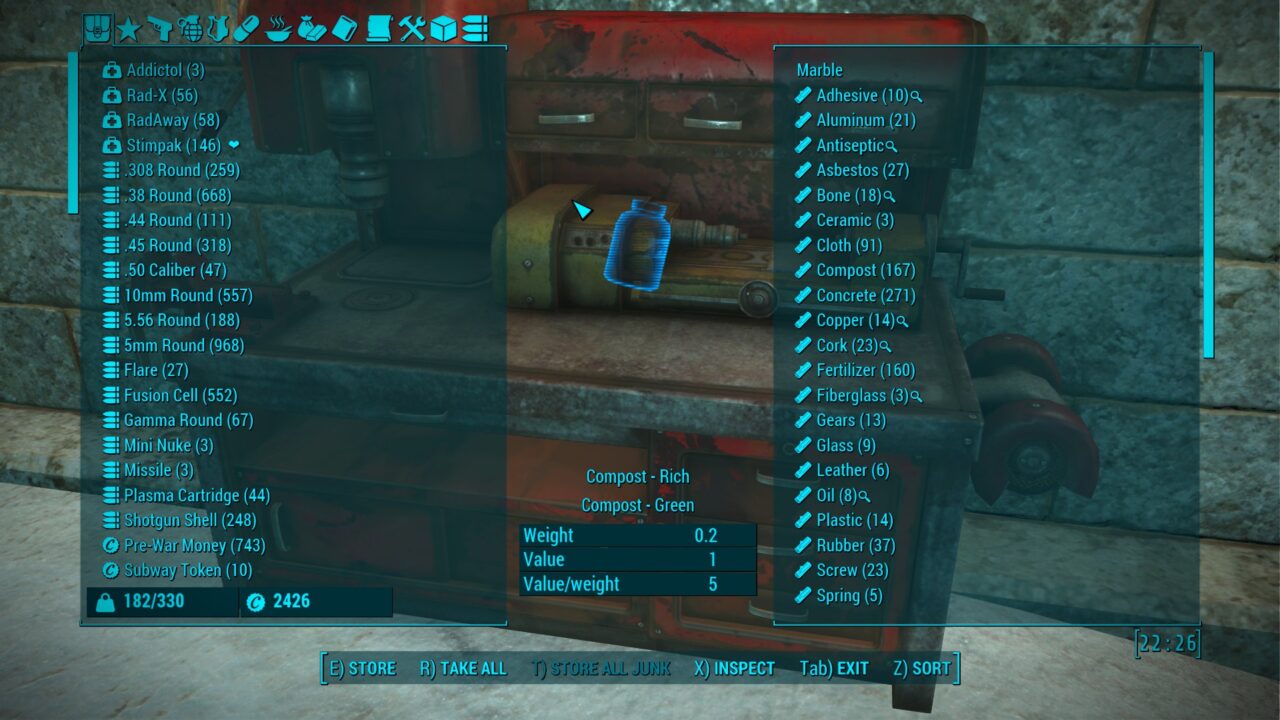Viewport: 1280px width, 720px height.
Task: Open the All Items backpack icon
Action: 96,30
